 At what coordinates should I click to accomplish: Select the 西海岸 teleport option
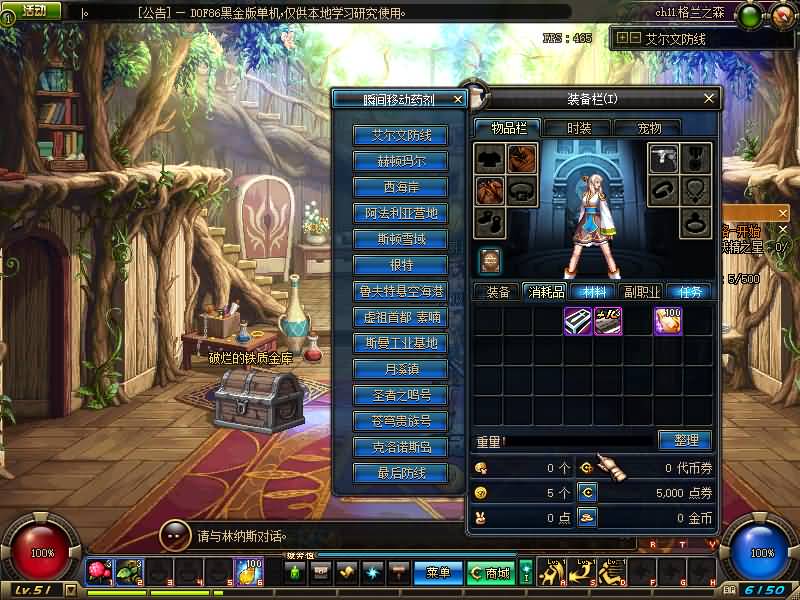tap(401, 187)
